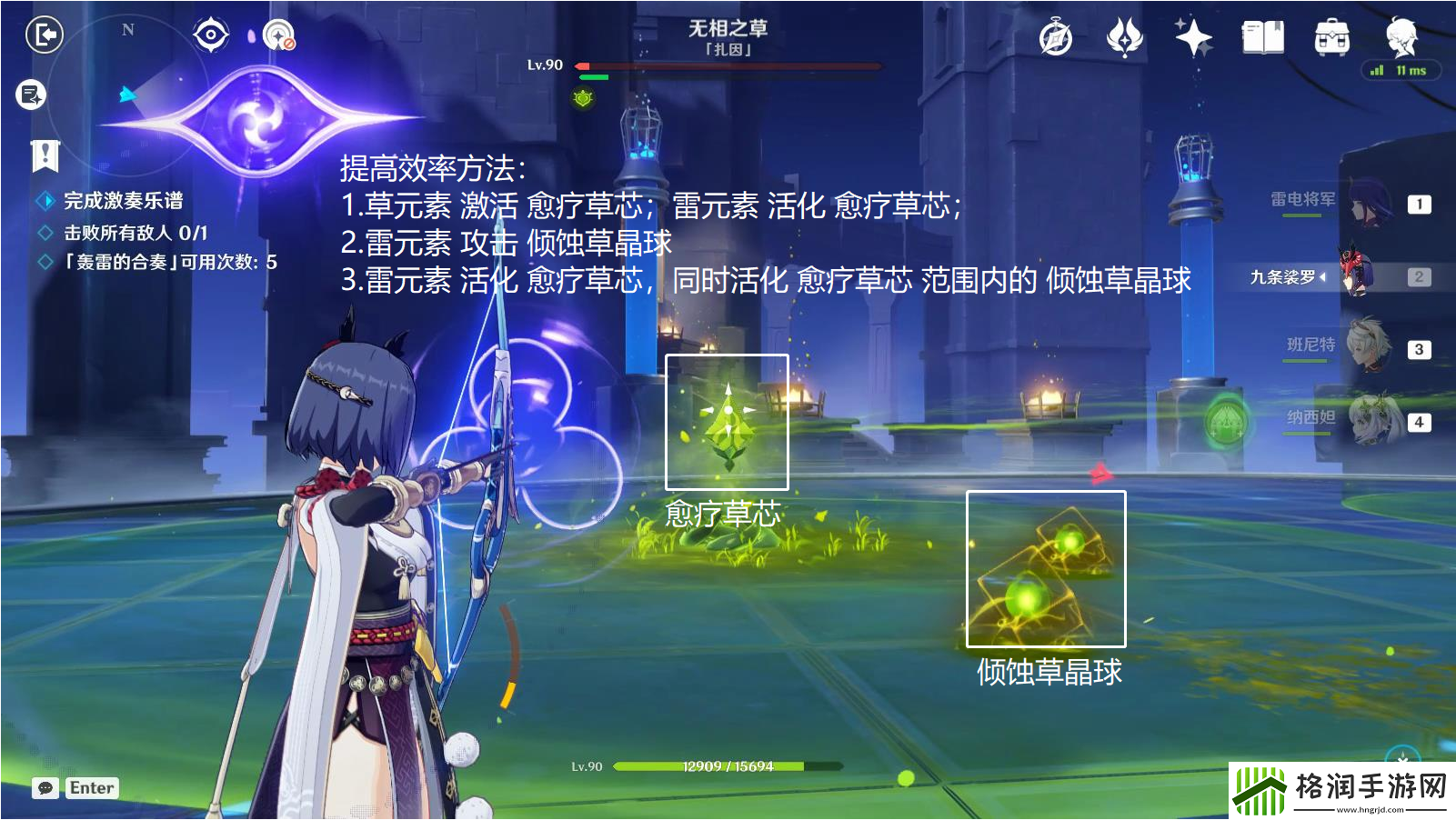This screenshot has width=1456, height=820.
Task: Toggle elemental sight eye icon
Action: (210, 34)
